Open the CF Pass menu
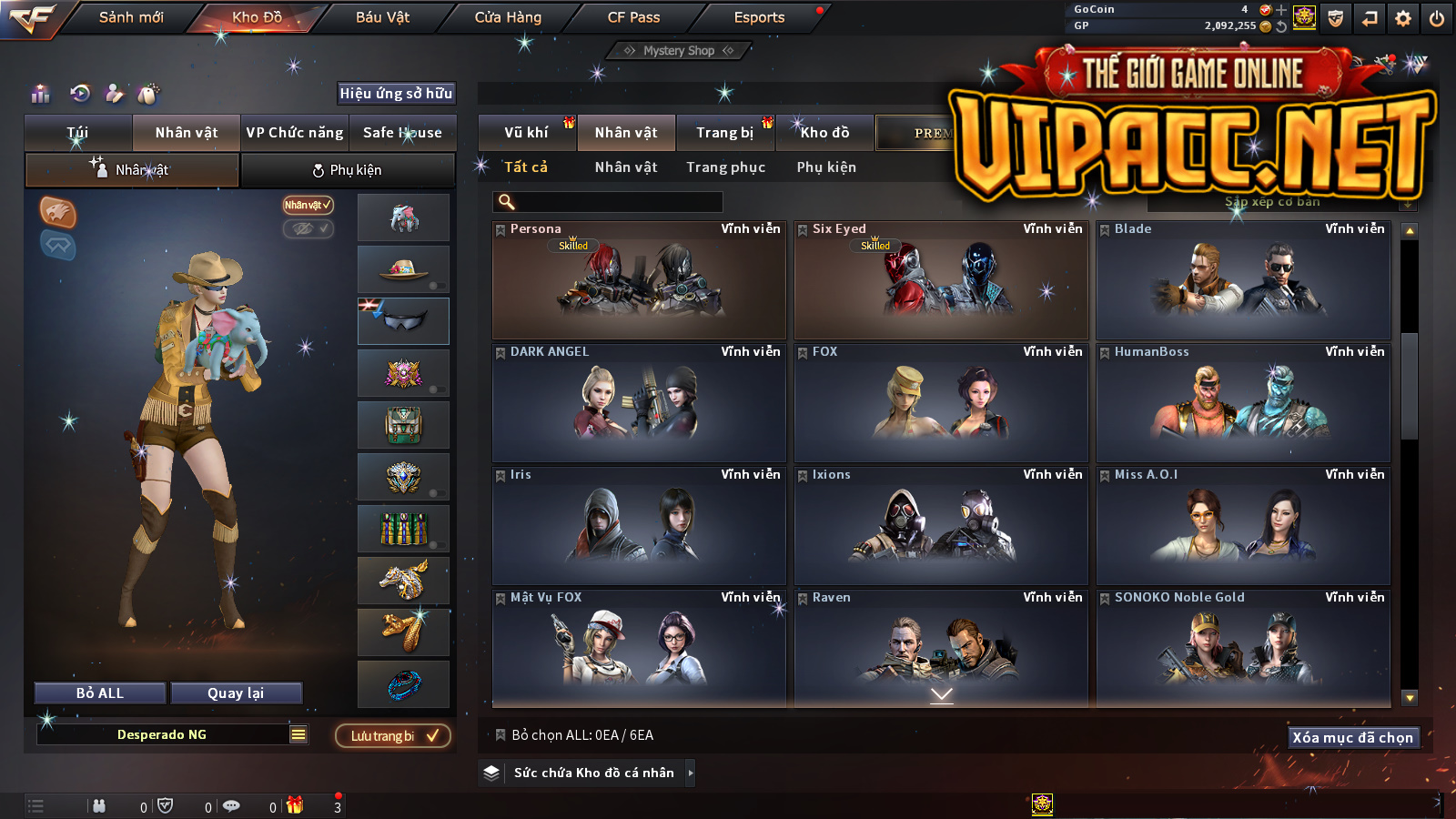The height and width of the screenshot is (819, 1456). click(x=633, y=17)
